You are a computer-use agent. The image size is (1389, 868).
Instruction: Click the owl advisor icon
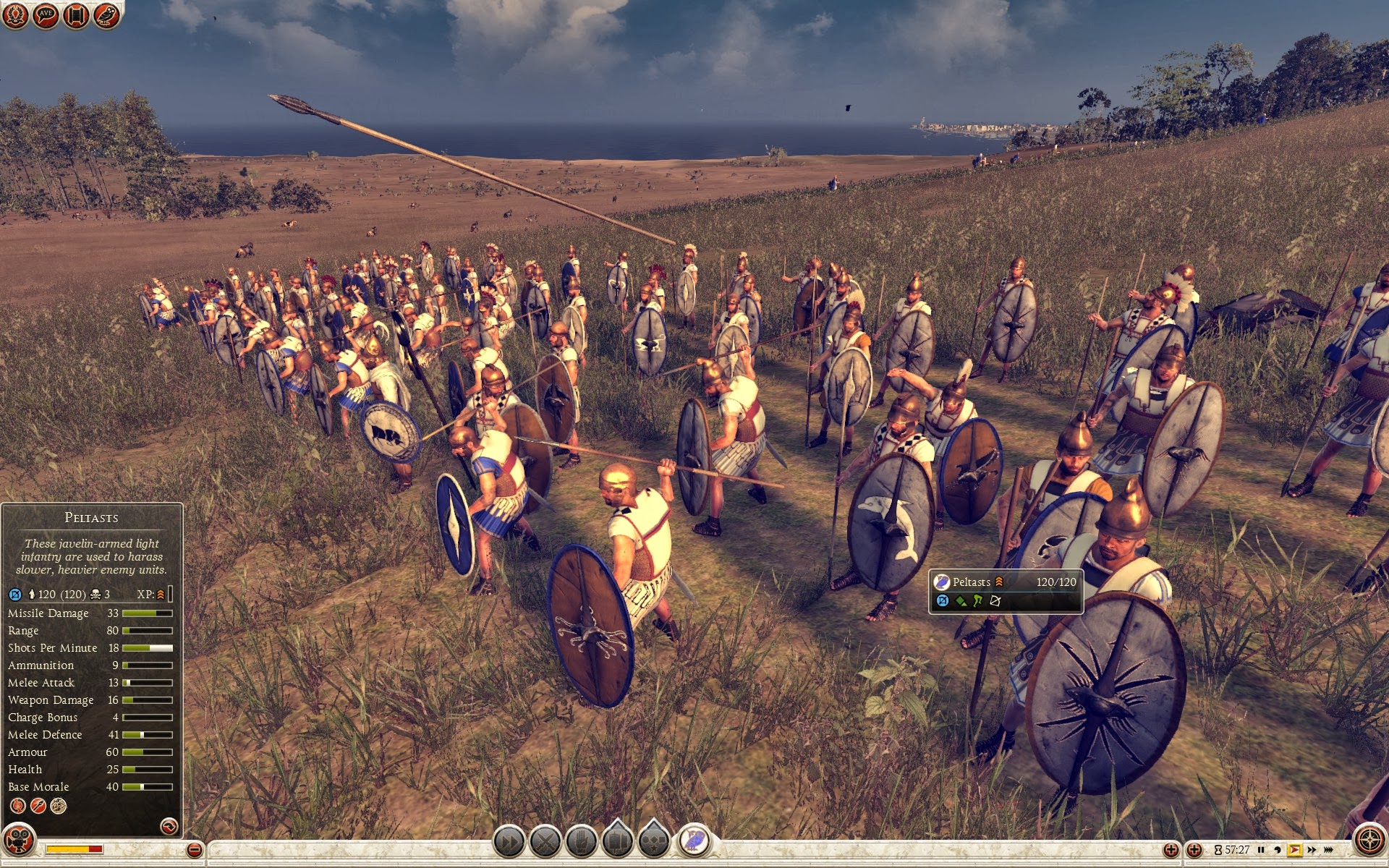coord(106,15)
